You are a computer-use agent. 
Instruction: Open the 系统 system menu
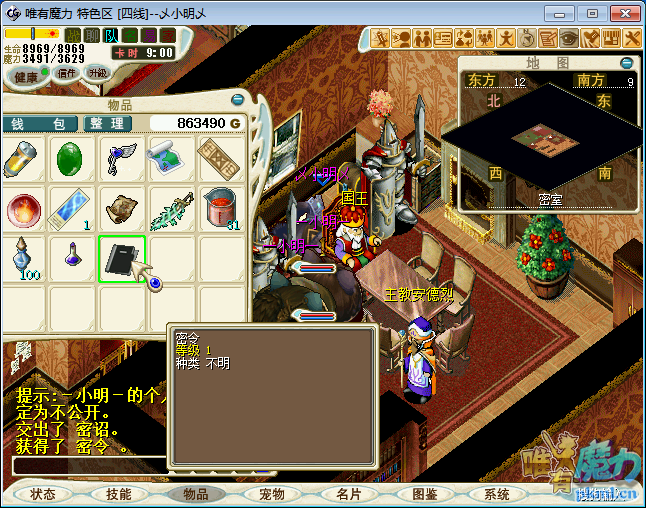point(497,494)
